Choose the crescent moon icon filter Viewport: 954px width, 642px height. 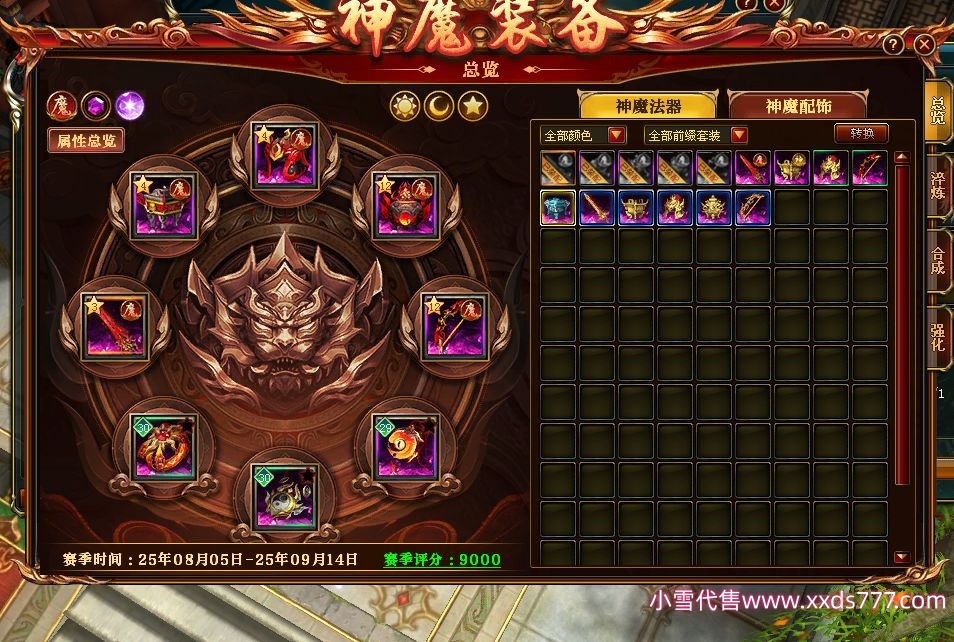point(439,105)
